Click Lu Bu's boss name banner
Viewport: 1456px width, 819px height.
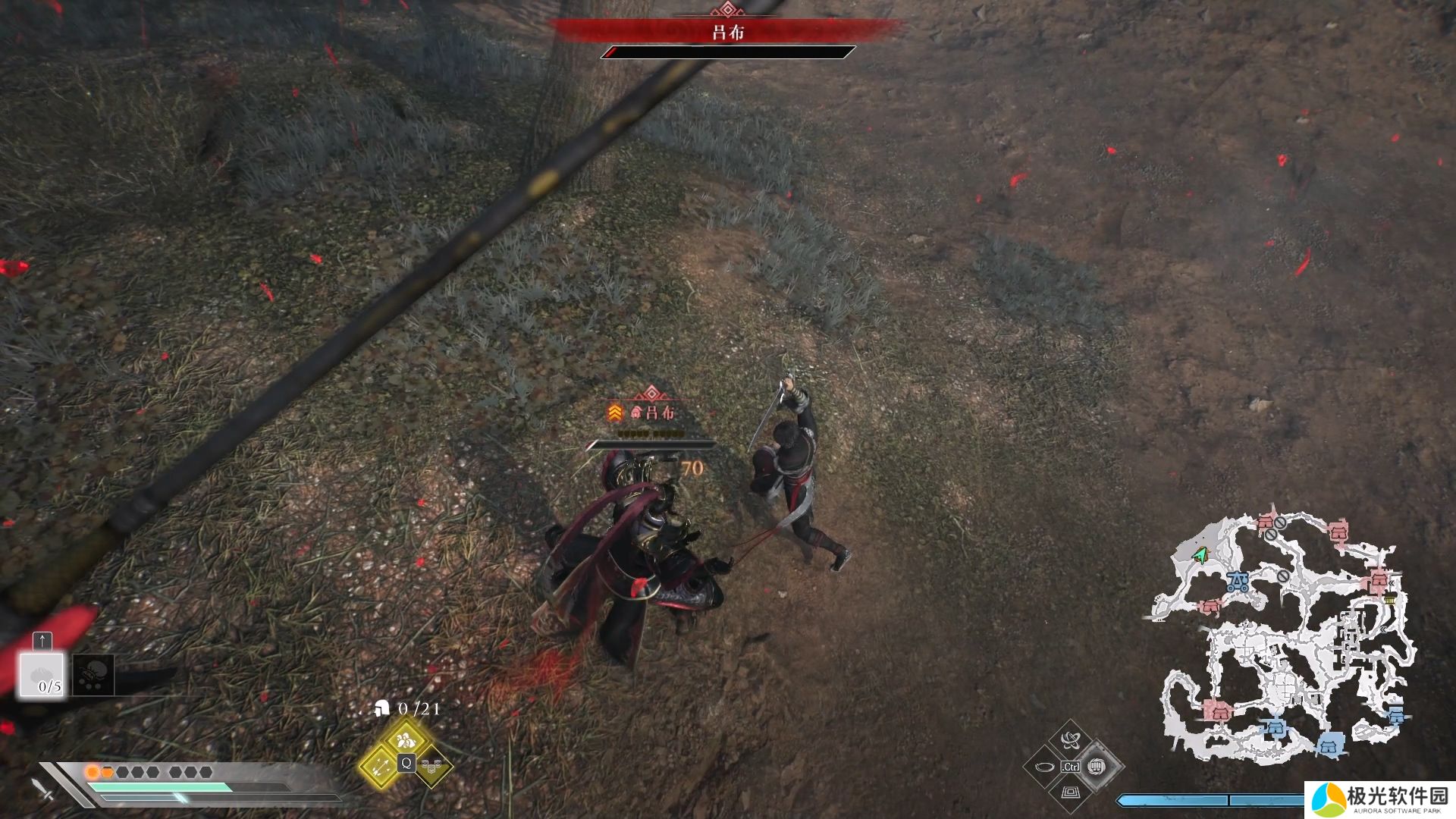[727, 32]
